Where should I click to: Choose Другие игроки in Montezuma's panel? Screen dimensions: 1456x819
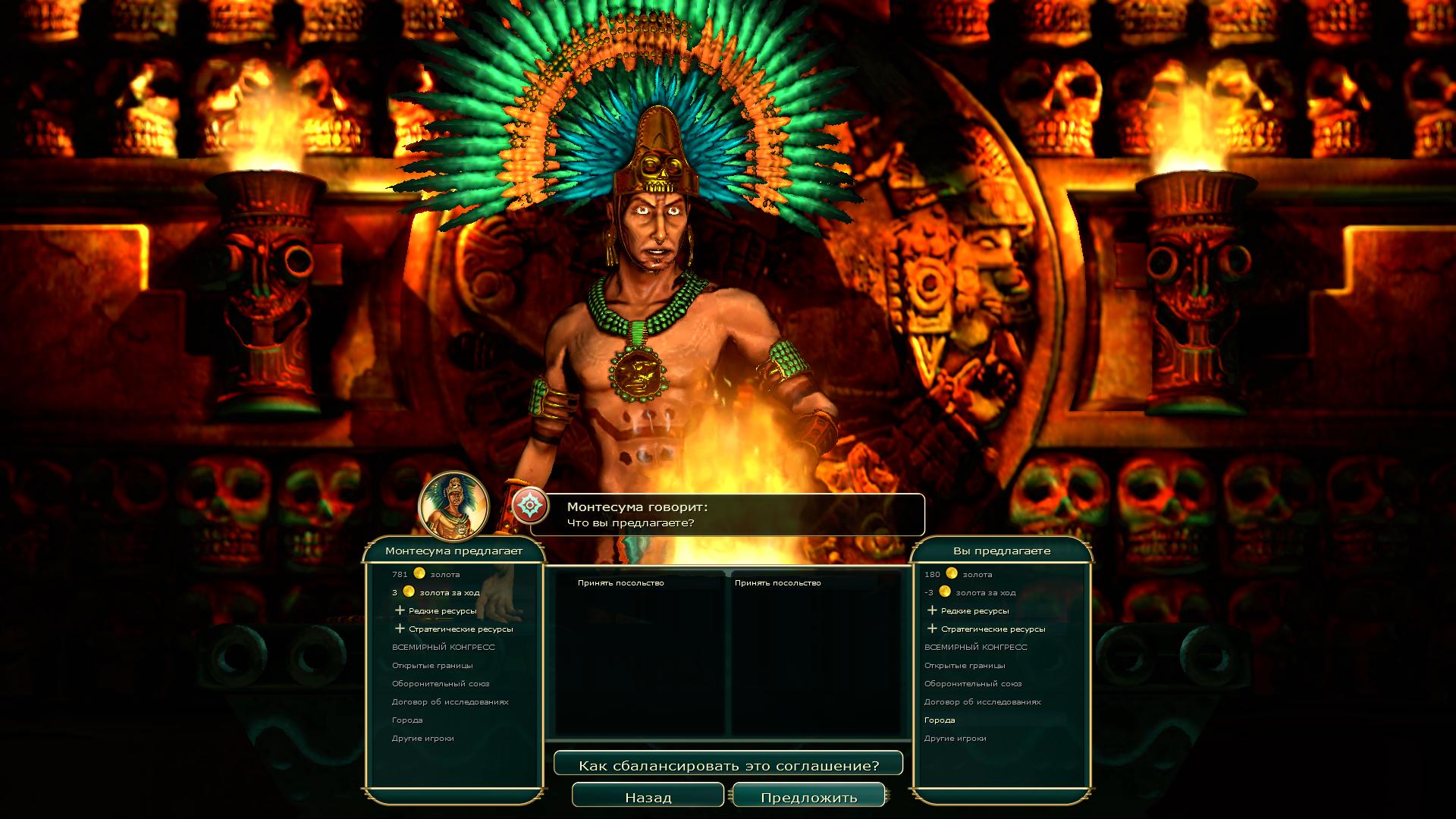pos(423,738)
